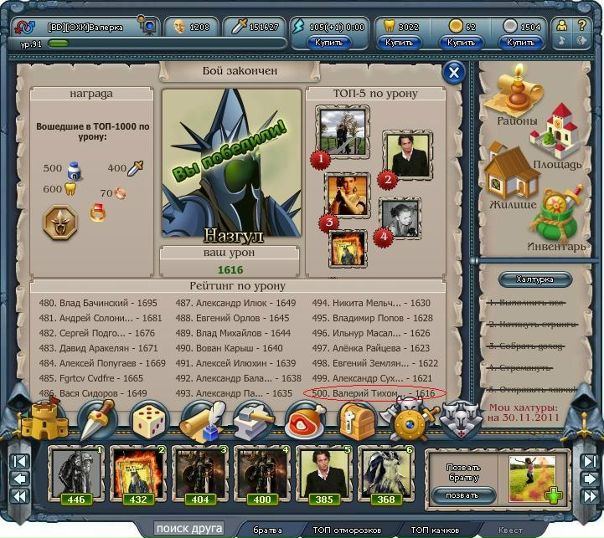Open the Районы menu
Image resolution: width=604 pixels, height=538 pixels.
516,100
